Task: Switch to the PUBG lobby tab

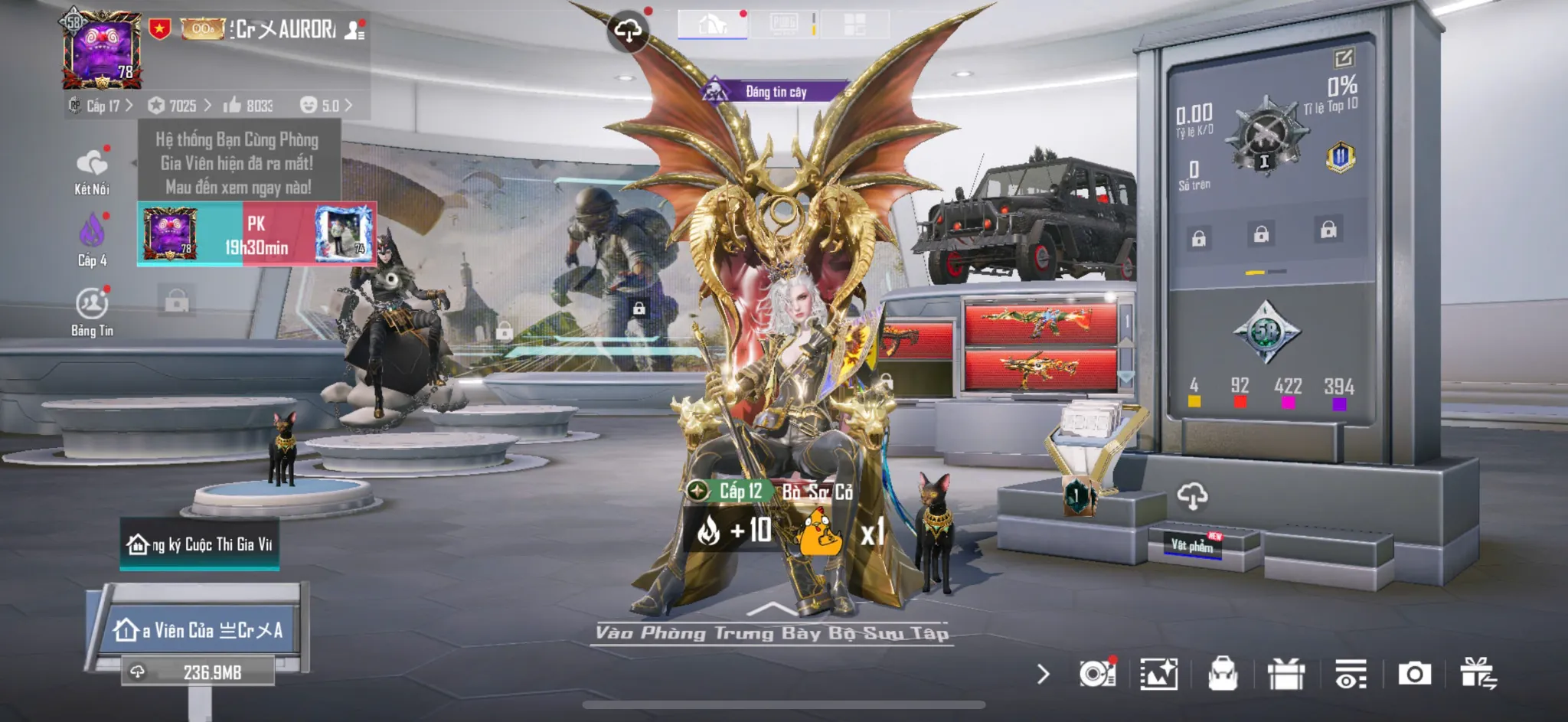Action: coord(784,25)
